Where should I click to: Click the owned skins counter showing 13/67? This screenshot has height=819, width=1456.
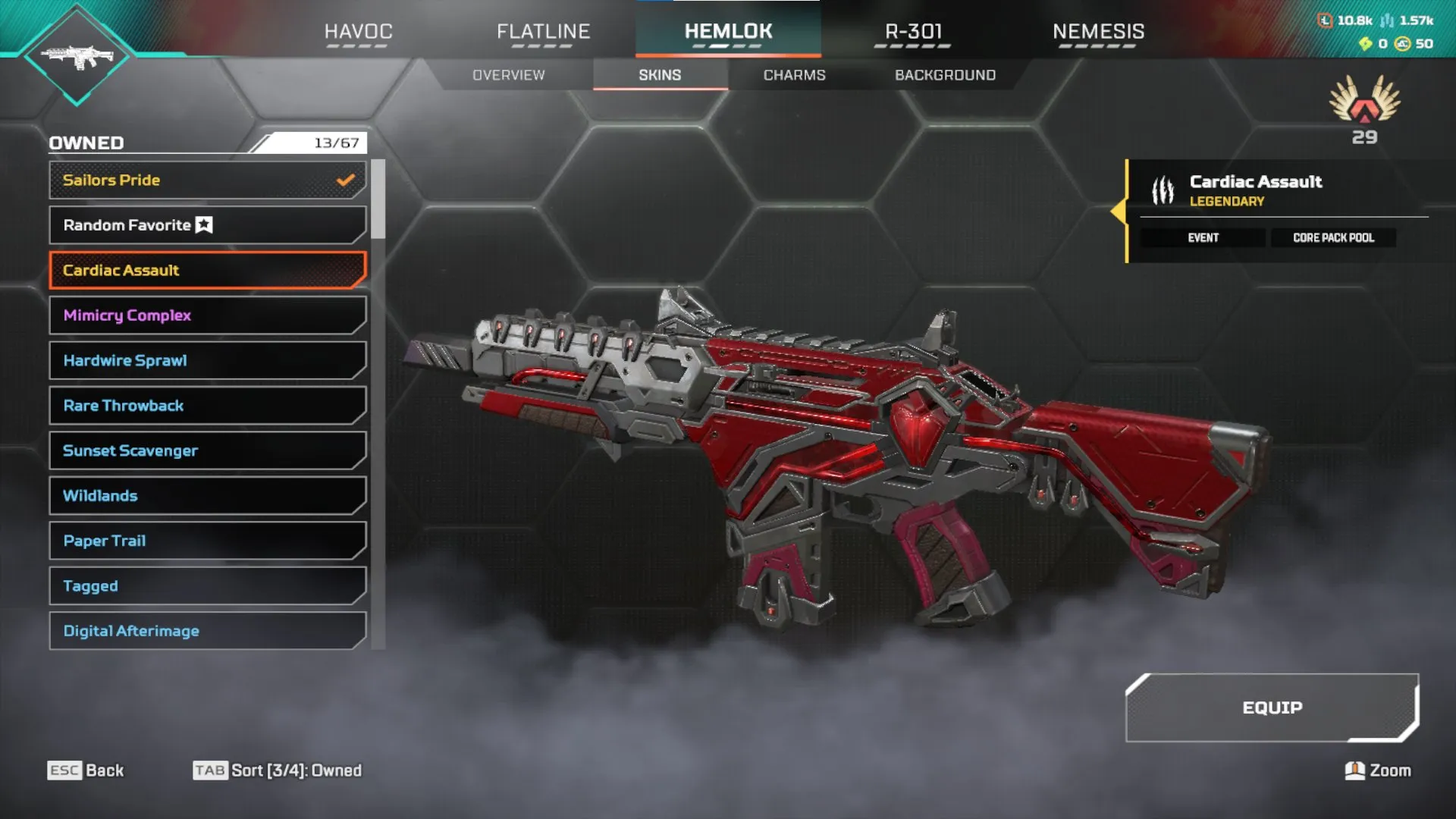pyautogui.click(x=338, y=143)
